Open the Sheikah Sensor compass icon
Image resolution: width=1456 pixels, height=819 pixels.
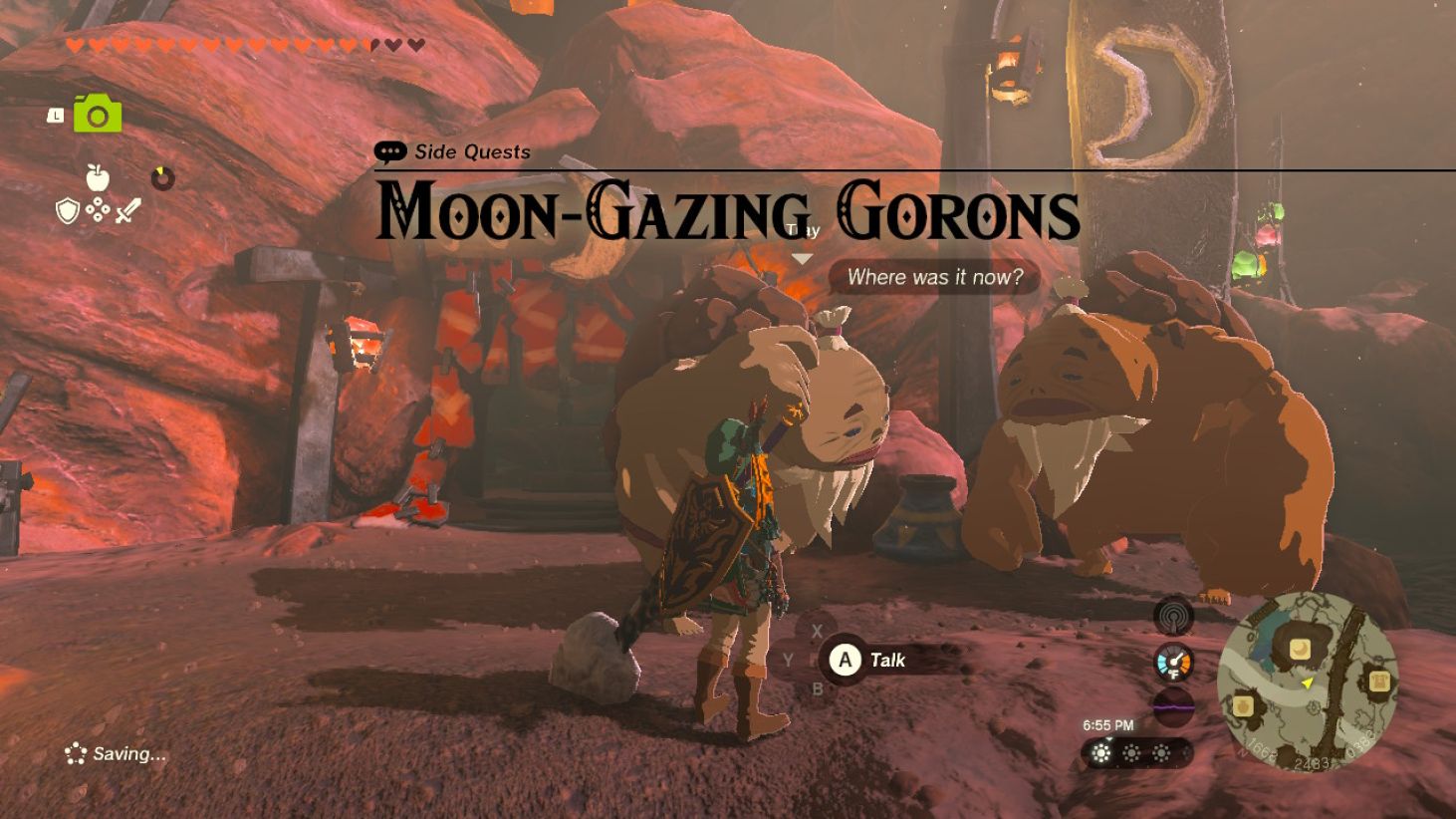(x=1173, y=615)
